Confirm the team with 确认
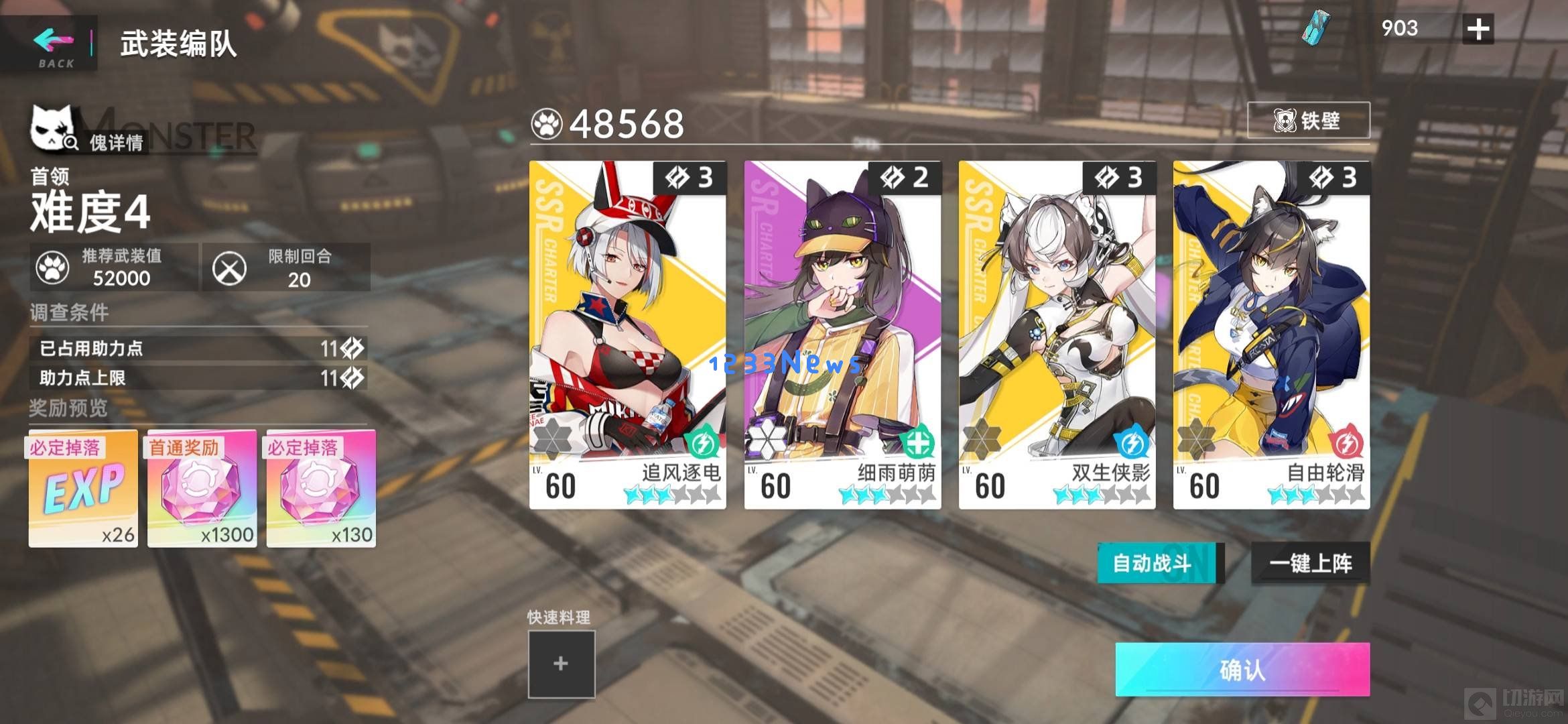The height and width of the screenshot is (724, 1568). click(1242, 669)
